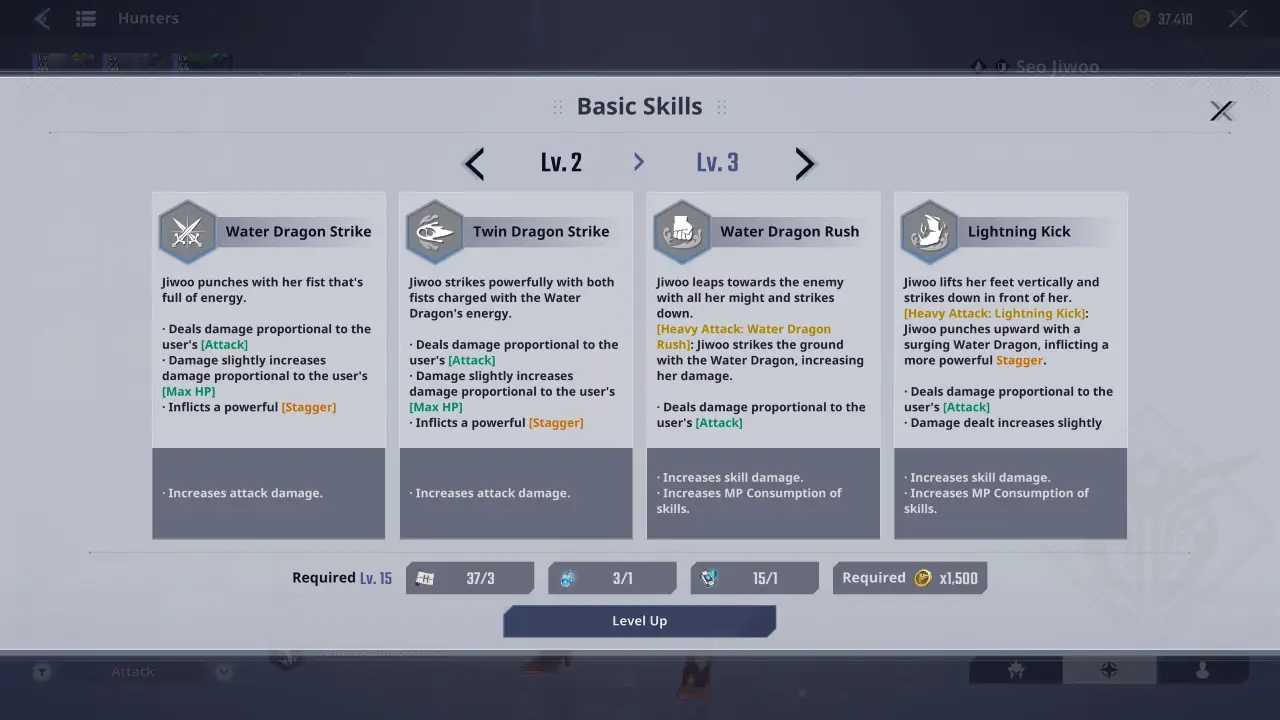Advance with the right arrow near Lv. 3

(x=805, y=163)
